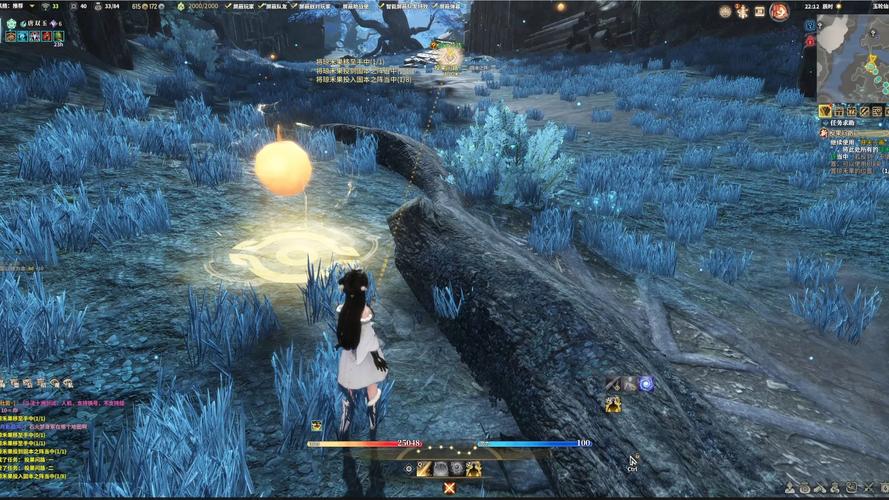Image resolution: width=889 pixels, height=500 pixels.
Task: Click the active quest tracker tab icon
Action: (x=825, y=110)
